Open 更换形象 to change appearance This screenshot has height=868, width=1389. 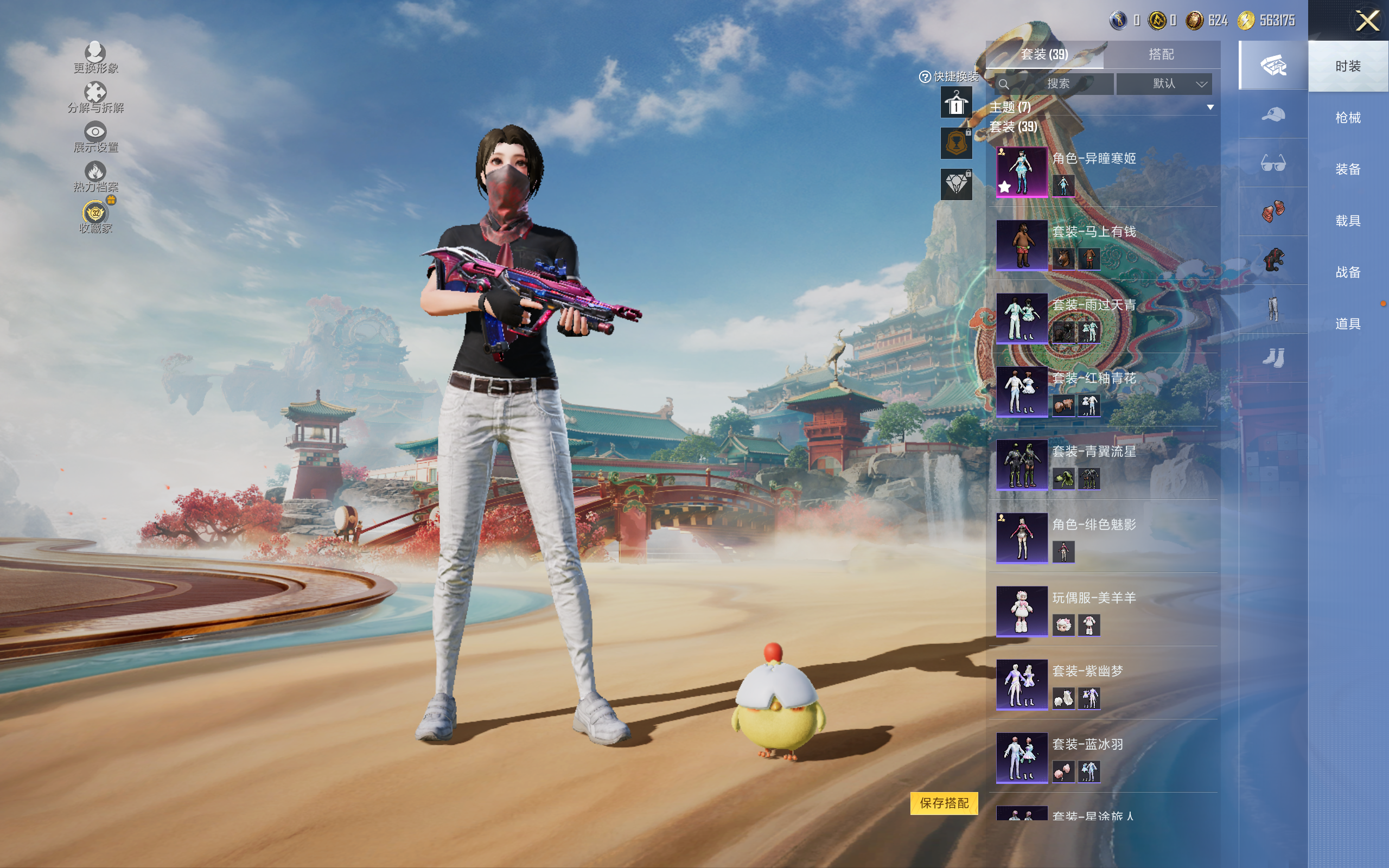(x=95, y=58)
